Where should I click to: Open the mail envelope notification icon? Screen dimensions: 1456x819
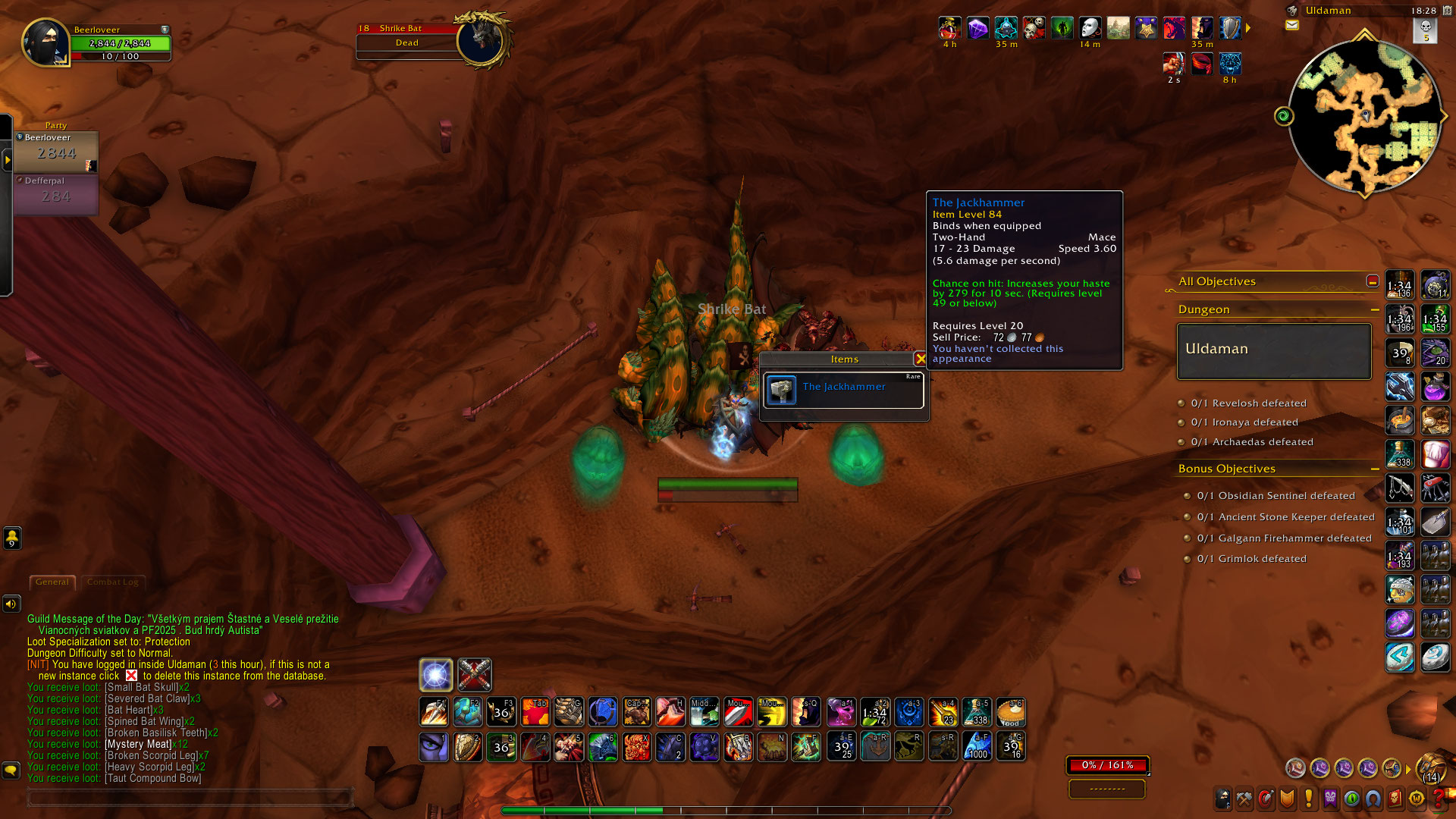(1292, 25)
